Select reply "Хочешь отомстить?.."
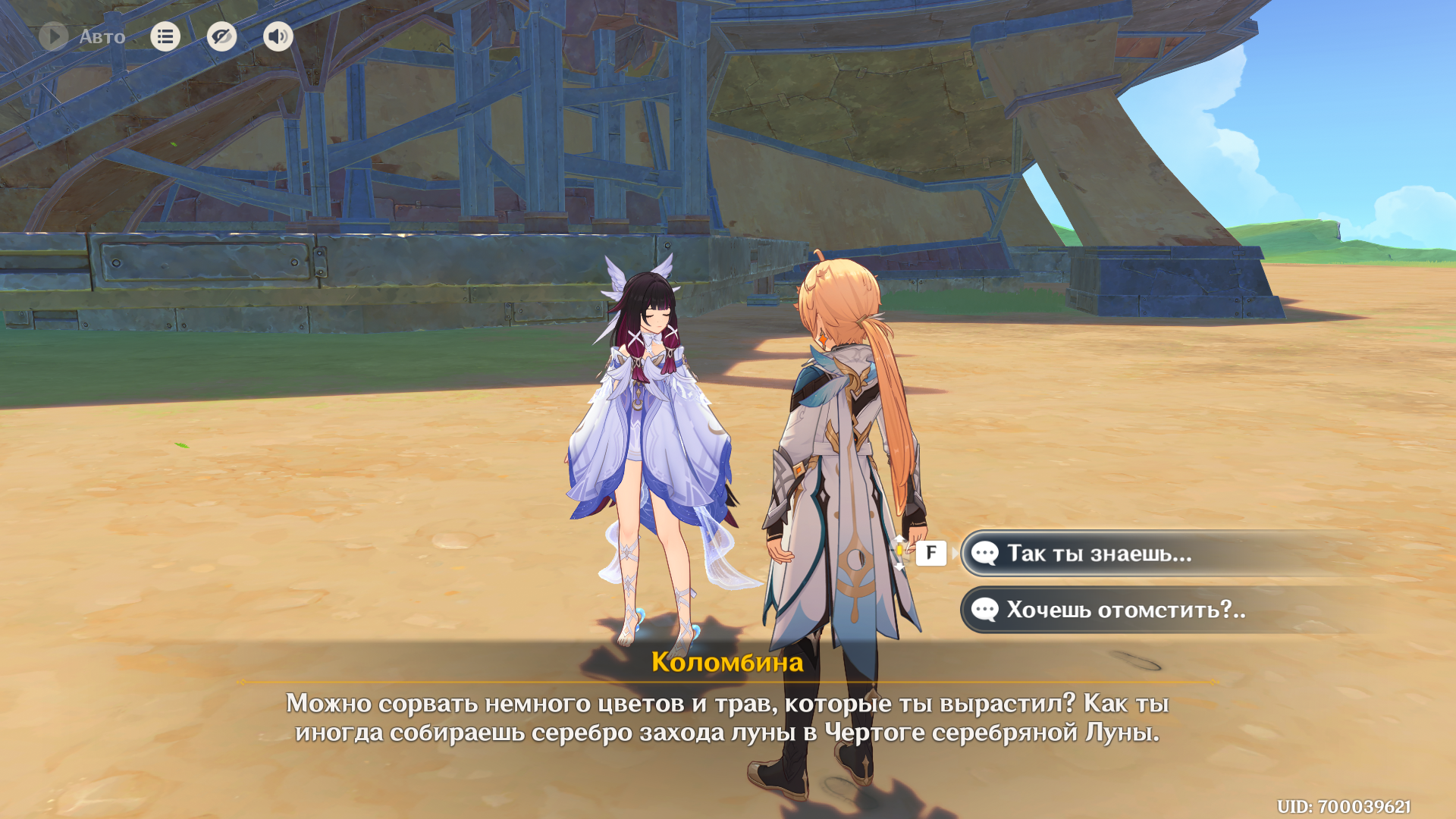Screen dimensions: 1456x819 point(1125,610)
